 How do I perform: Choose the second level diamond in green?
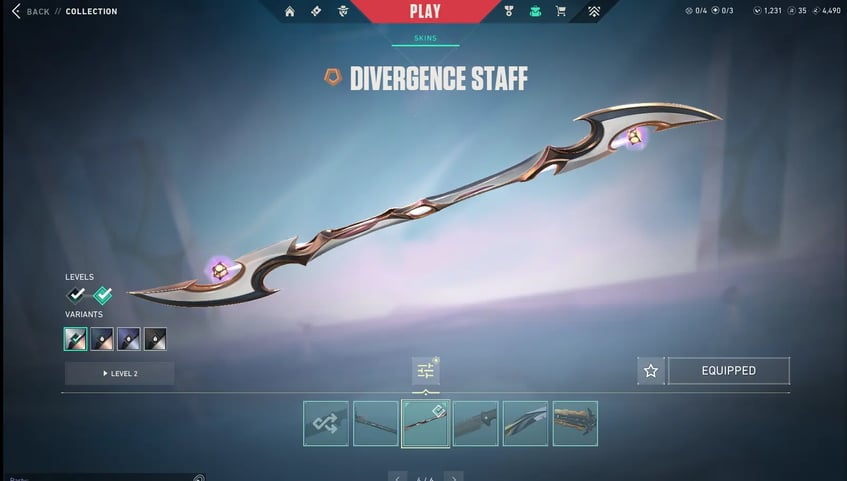tap(102, 295)
